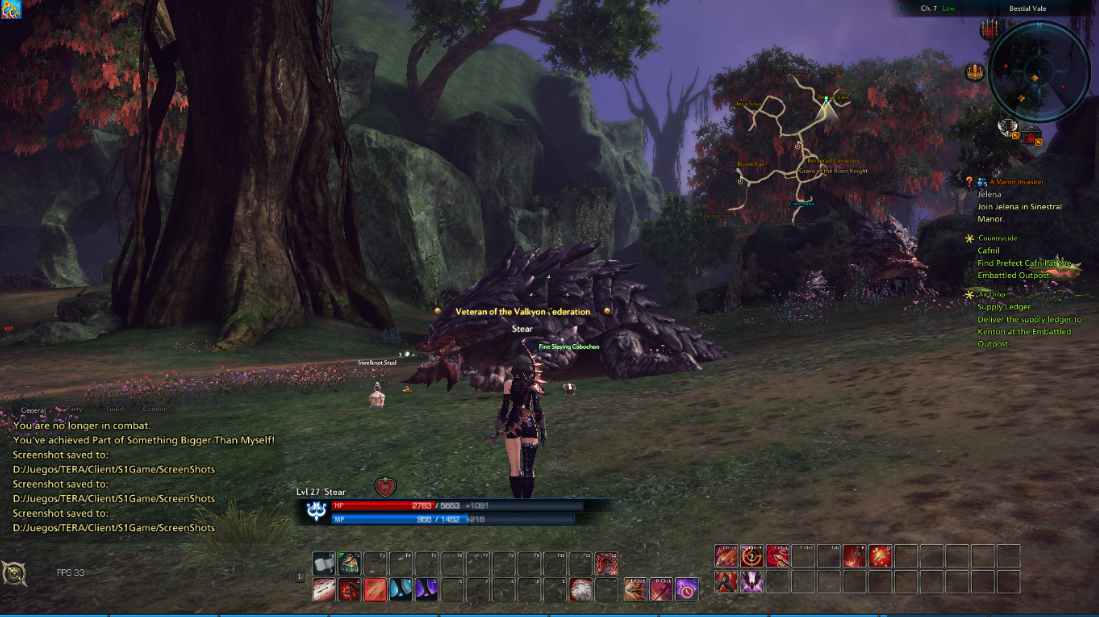Activate the purple crescent slash skill
Viewport: 1099px width, 617px height.
point(426,589)
